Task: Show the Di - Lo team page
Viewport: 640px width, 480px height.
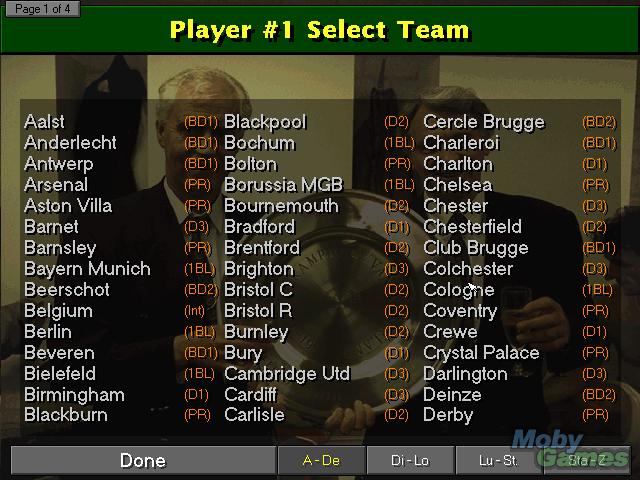Action: [x=410, y=460]
